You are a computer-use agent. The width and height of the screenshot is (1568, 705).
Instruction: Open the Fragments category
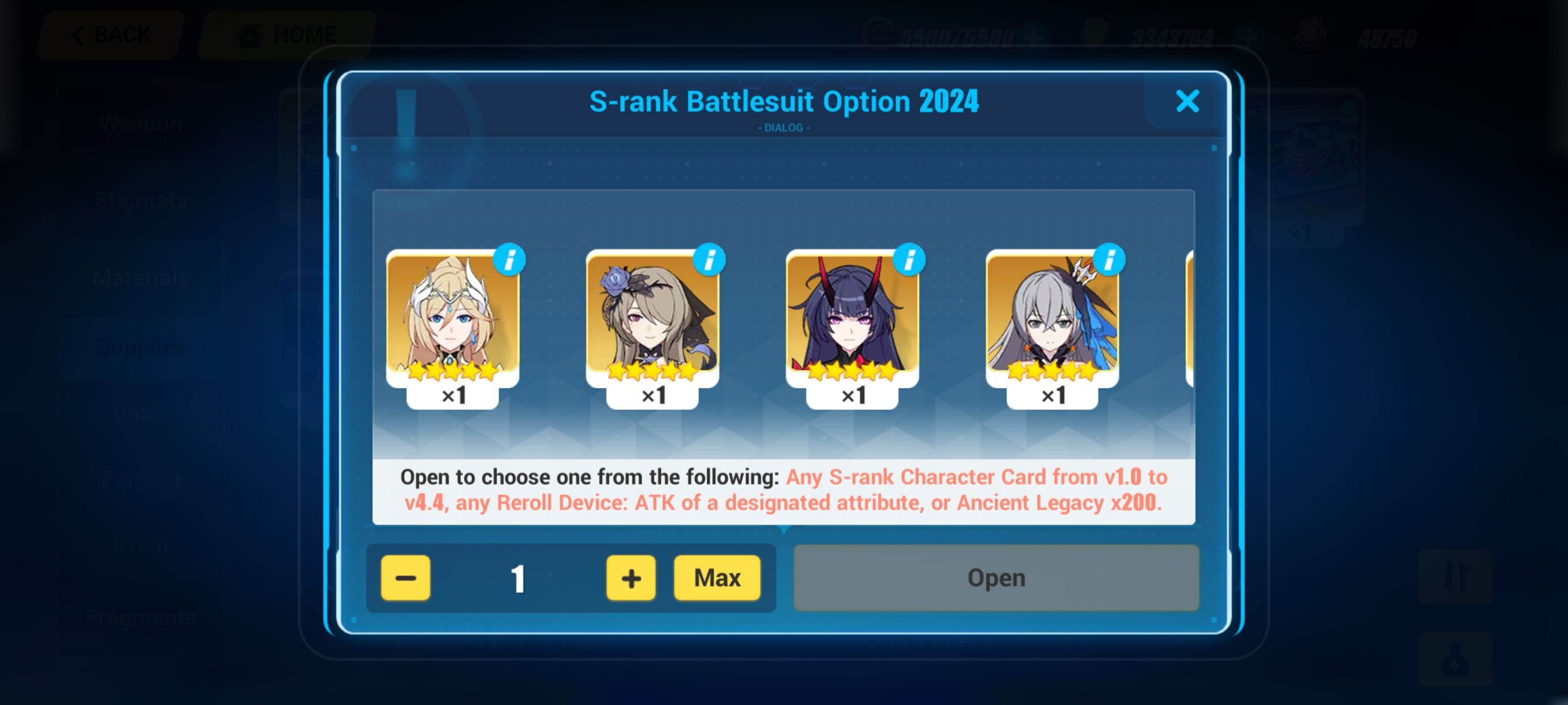tap(142, 617)
